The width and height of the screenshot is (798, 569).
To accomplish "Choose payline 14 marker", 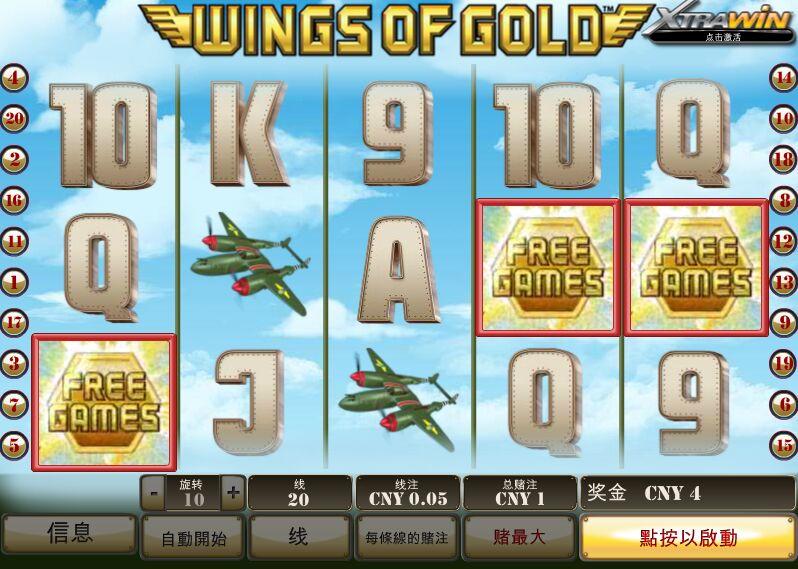I will [x=783, y=76].
